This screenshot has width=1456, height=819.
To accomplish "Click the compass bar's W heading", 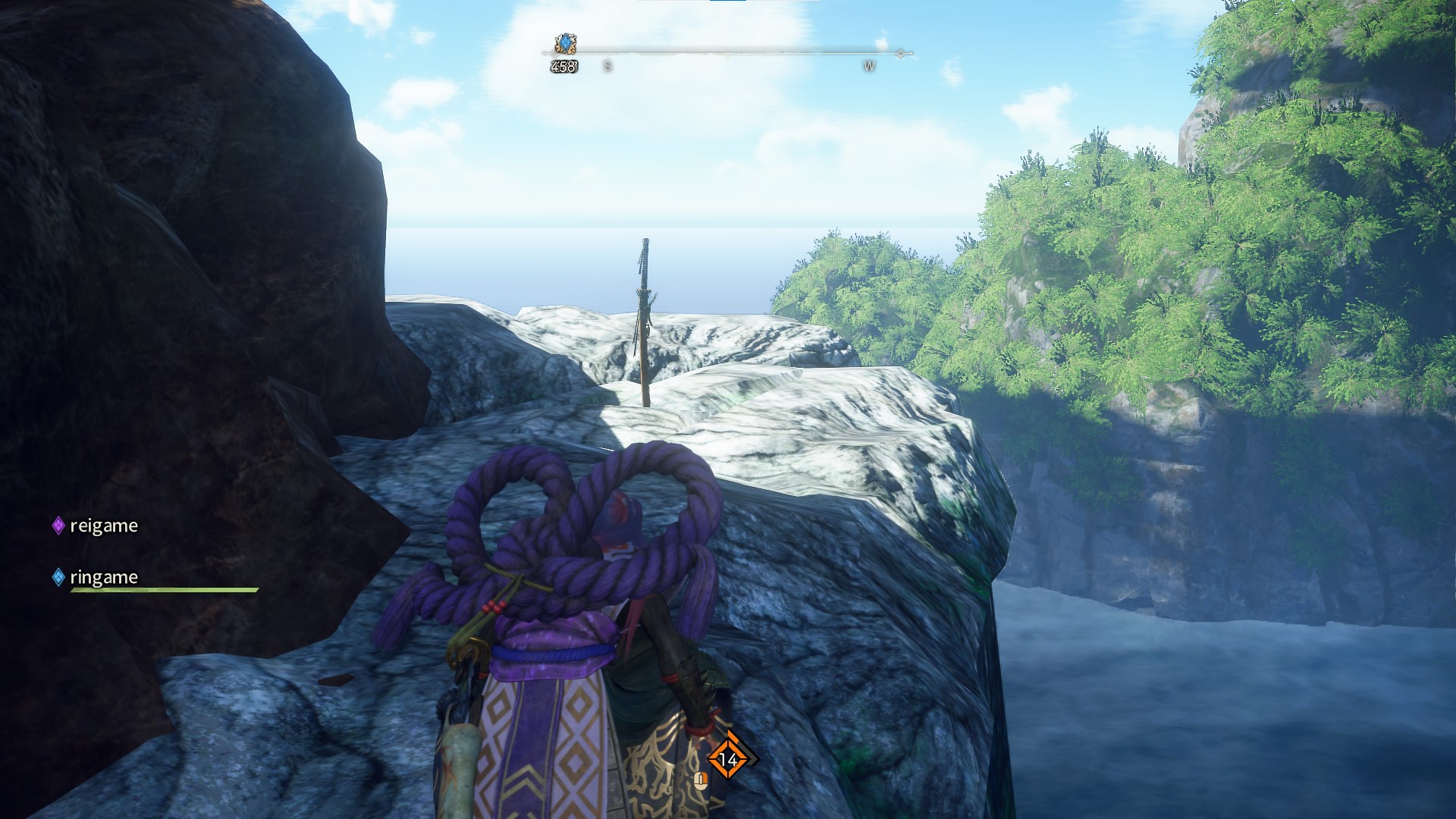I will pyautogui.click(x=869, y=67).
